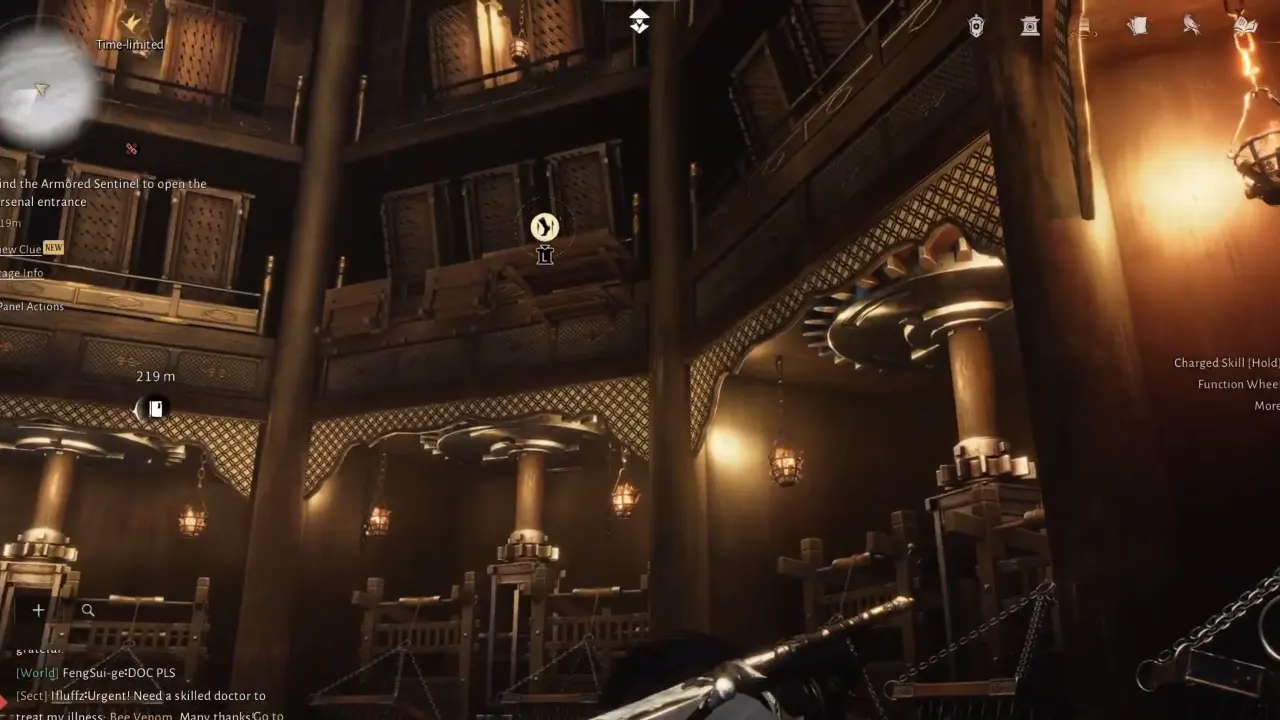Screen dimensions: 1280x720
Task: Click the Sect chat message from Ifluffz
Action: tap(140, 696)
